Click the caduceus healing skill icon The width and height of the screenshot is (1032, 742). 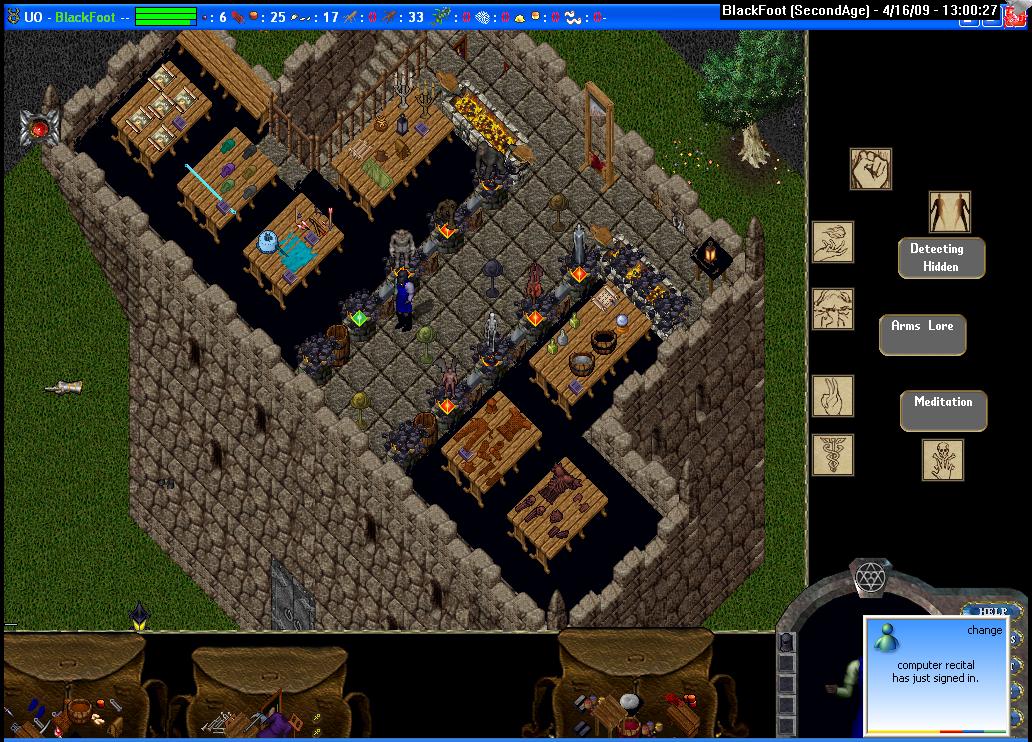point(832,455)
